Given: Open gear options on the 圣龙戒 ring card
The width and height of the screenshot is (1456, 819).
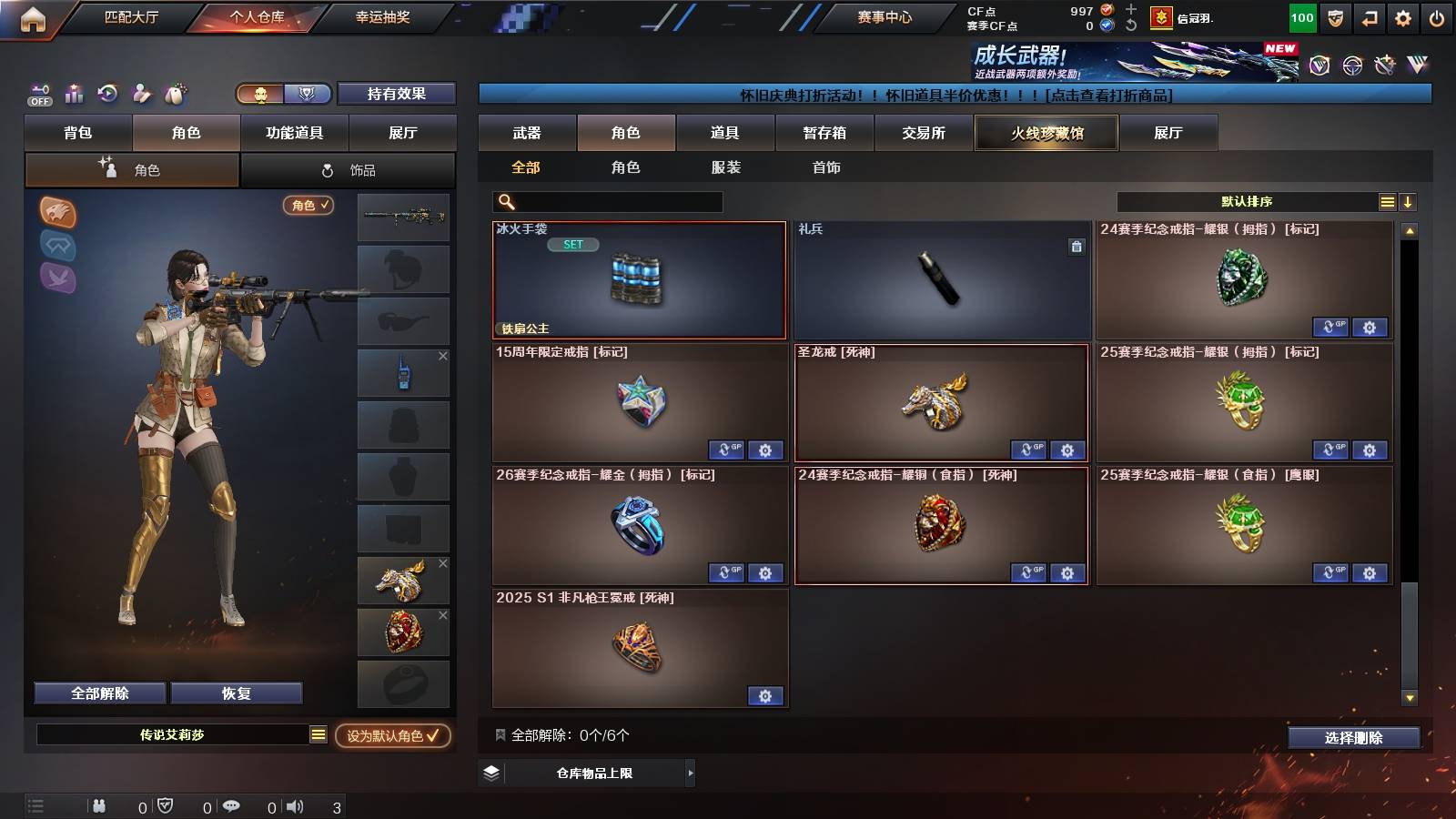Looking at the screenshot, I should click(x=1067, y=450).
